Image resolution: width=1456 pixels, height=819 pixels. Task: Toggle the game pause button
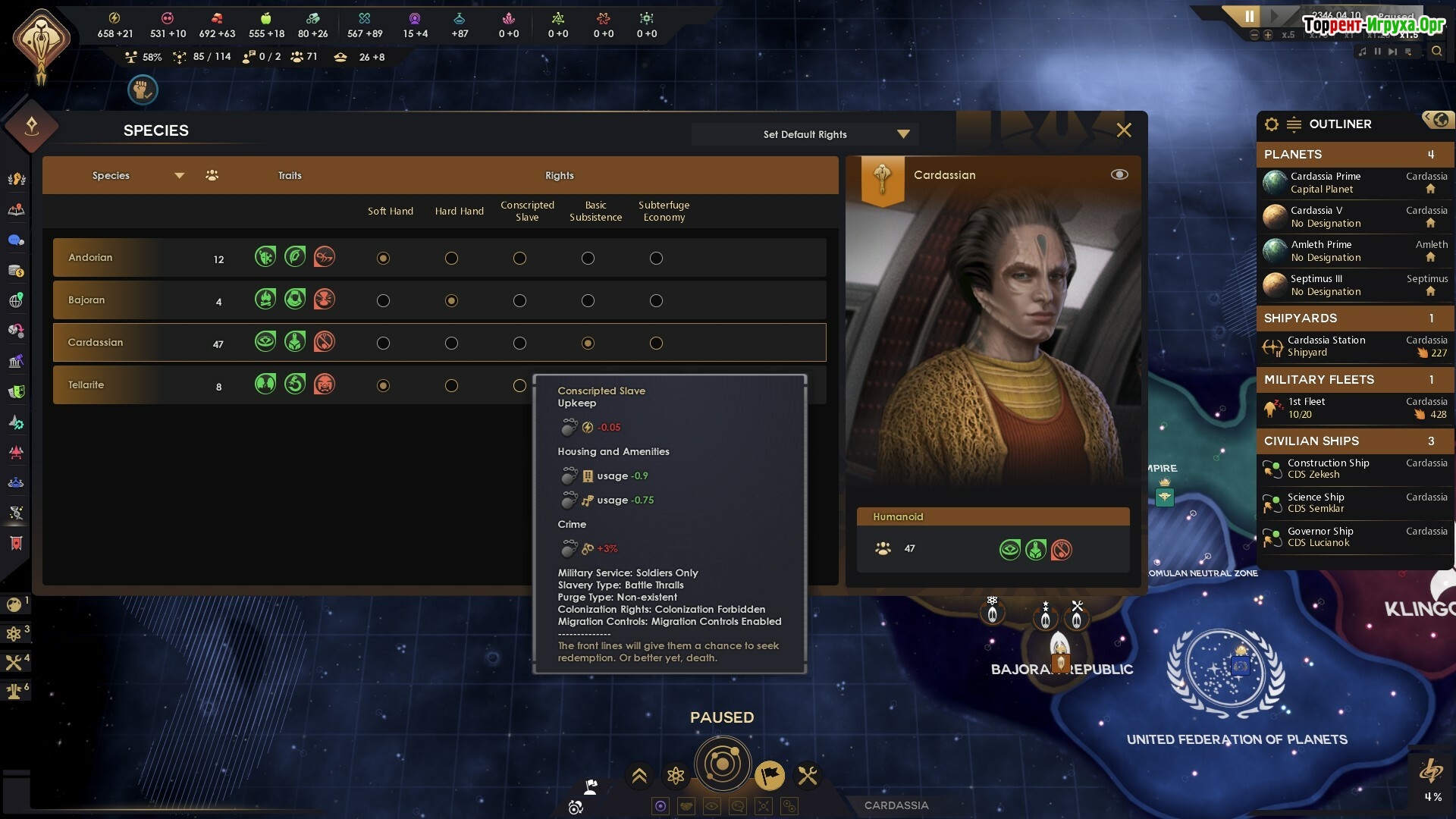pyautogui.click(x=1249, y=17)
